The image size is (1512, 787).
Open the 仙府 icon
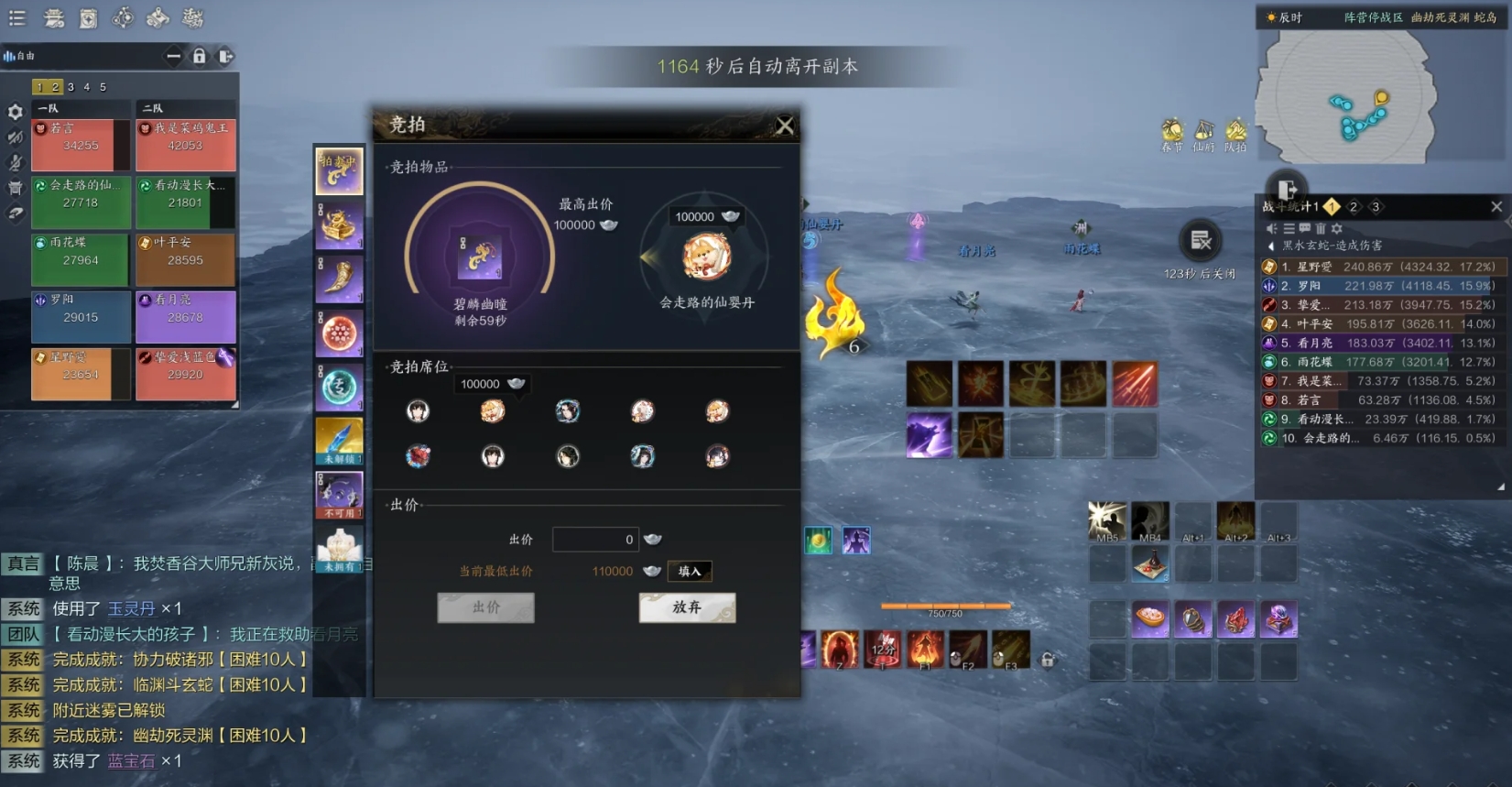pos(1203,132)
